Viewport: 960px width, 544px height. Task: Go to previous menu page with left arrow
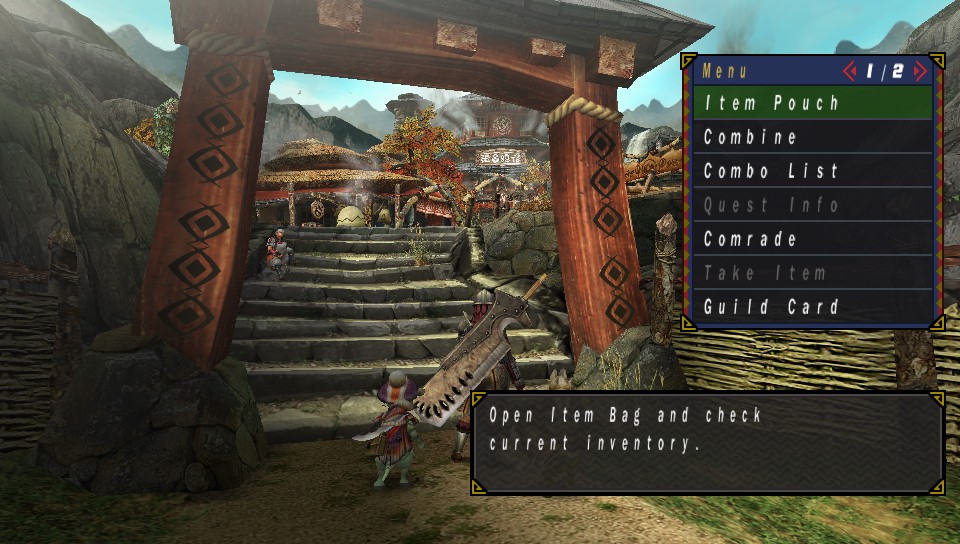click(x=851, y=71)
